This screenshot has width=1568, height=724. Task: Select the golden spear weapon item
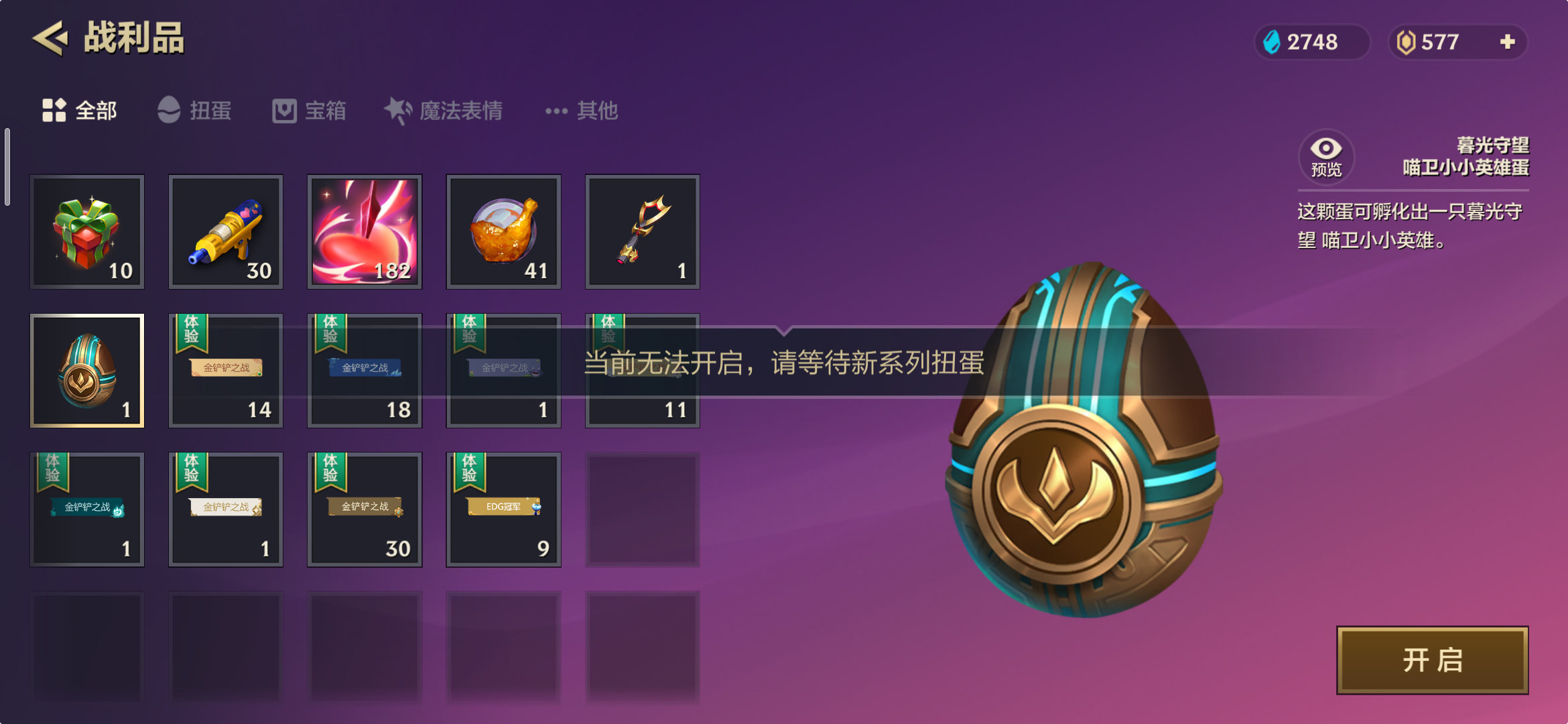click(x=642, y=231)
